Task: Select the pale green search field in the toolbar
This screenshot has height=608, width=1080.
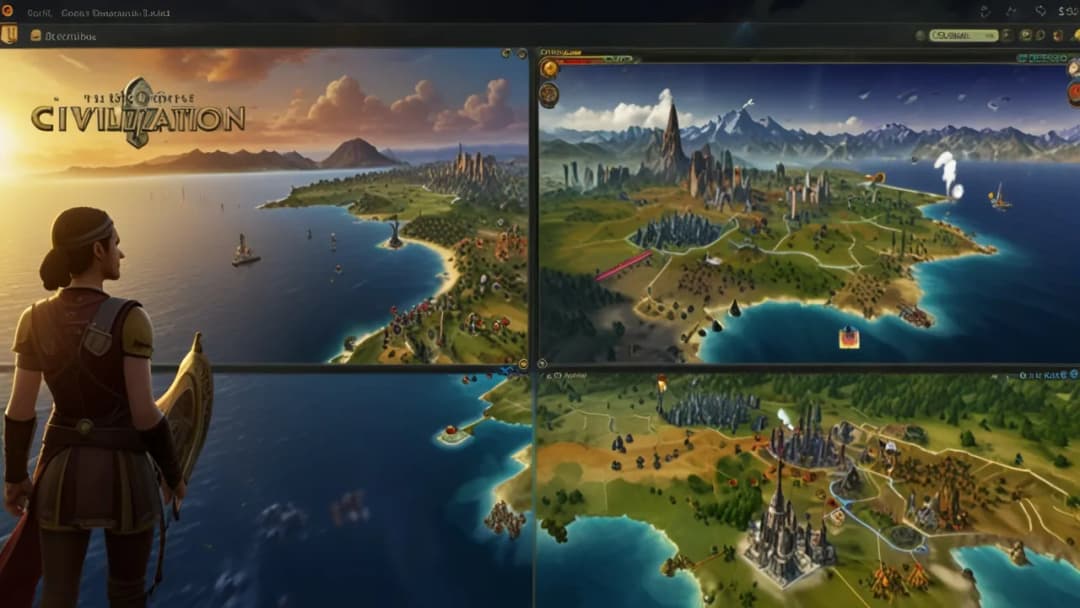Action: click(x=963, y=35)
